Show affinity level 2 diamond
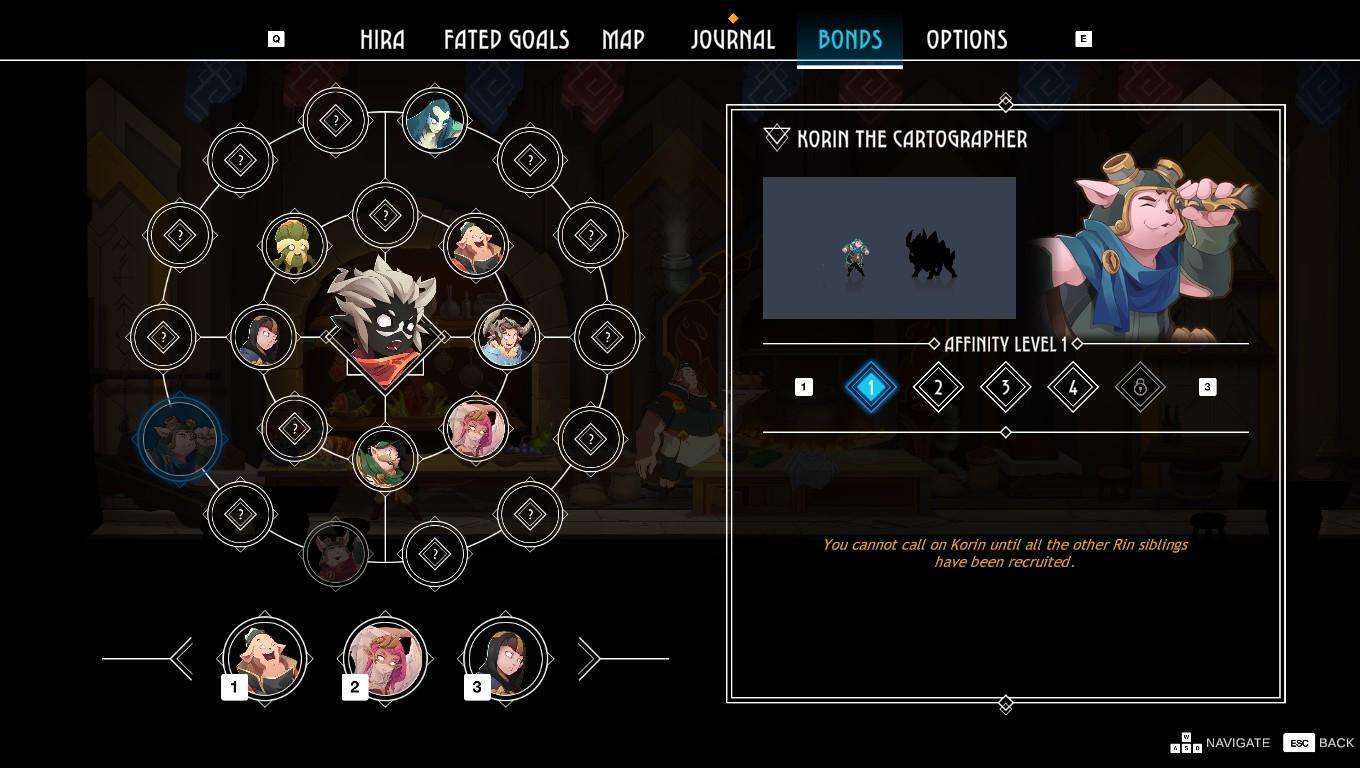The image size is (1360, 768). point(938,387)
